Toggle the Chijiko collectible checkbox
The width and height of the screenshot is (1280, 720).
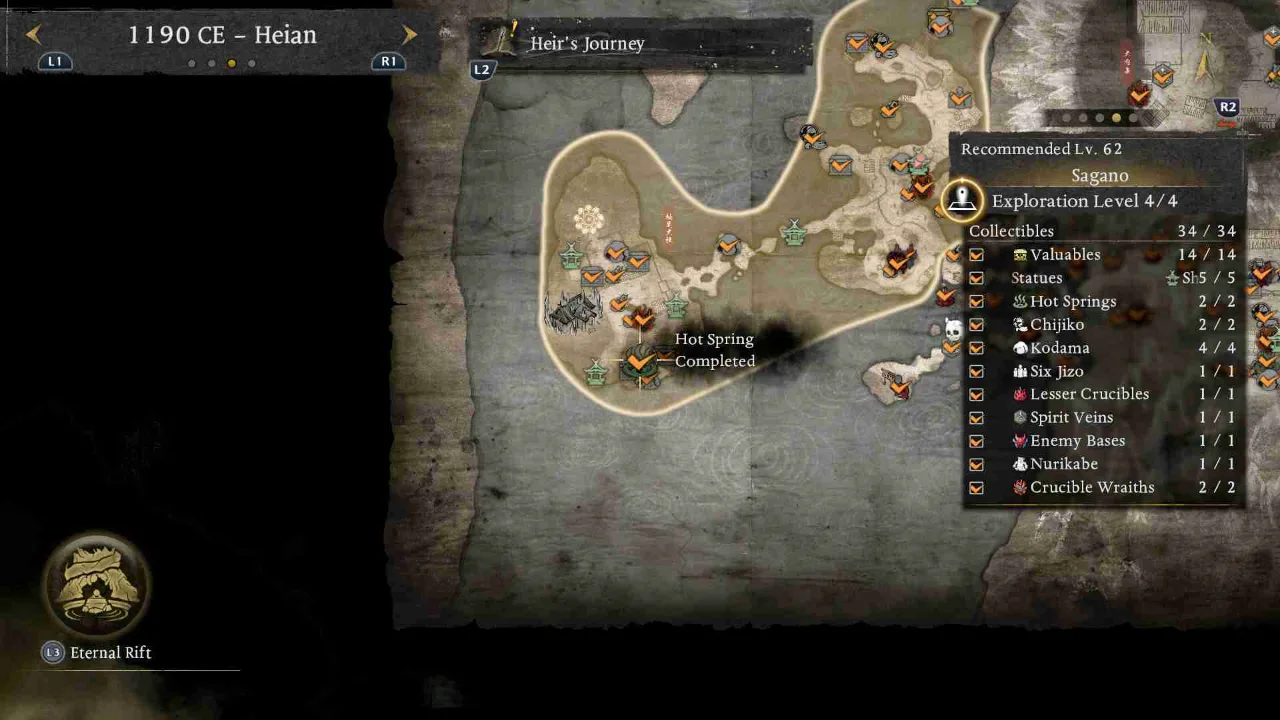click(x=976, y=325)
